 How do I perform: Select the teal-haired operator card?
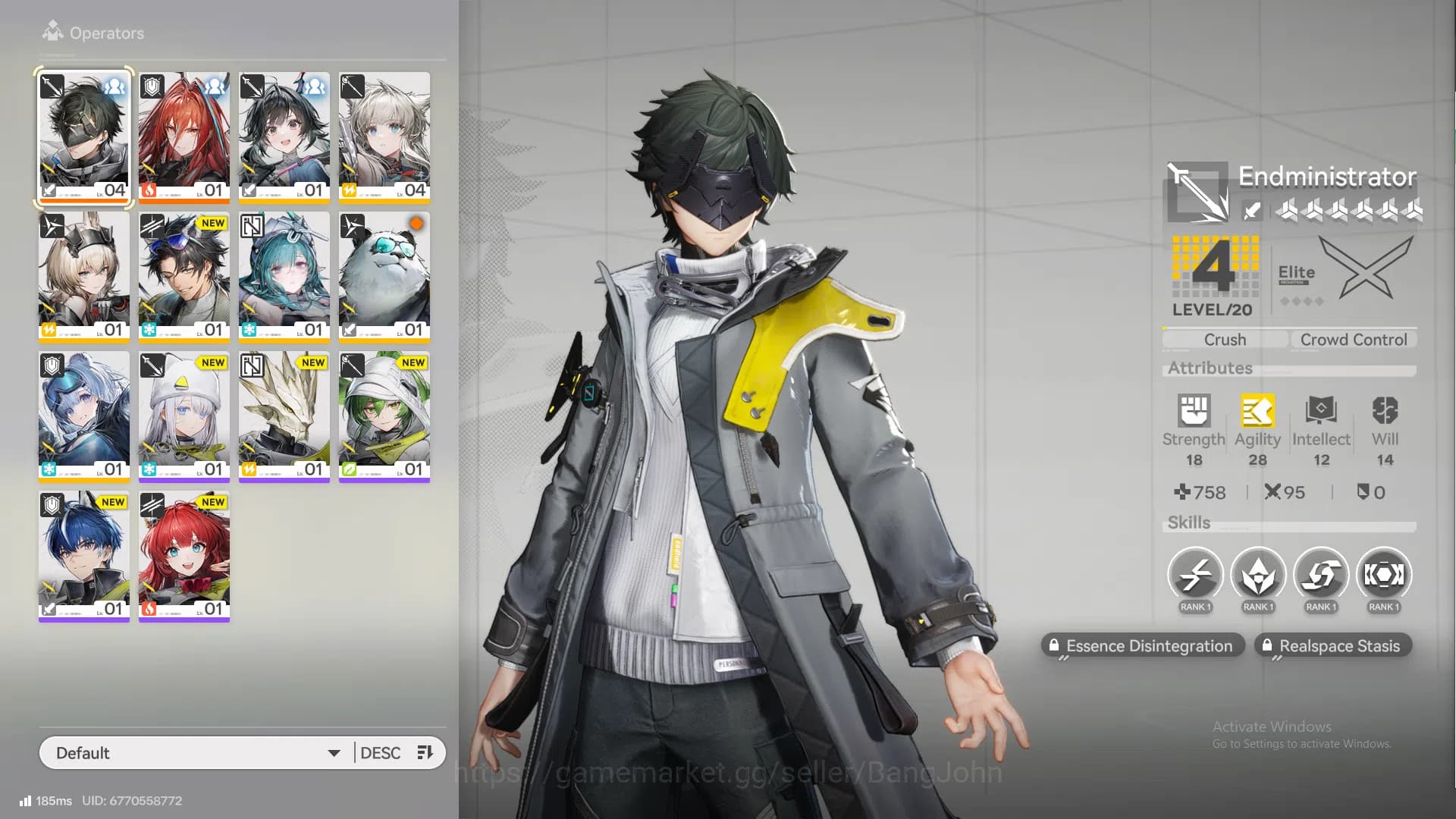[x=284, y=276]
